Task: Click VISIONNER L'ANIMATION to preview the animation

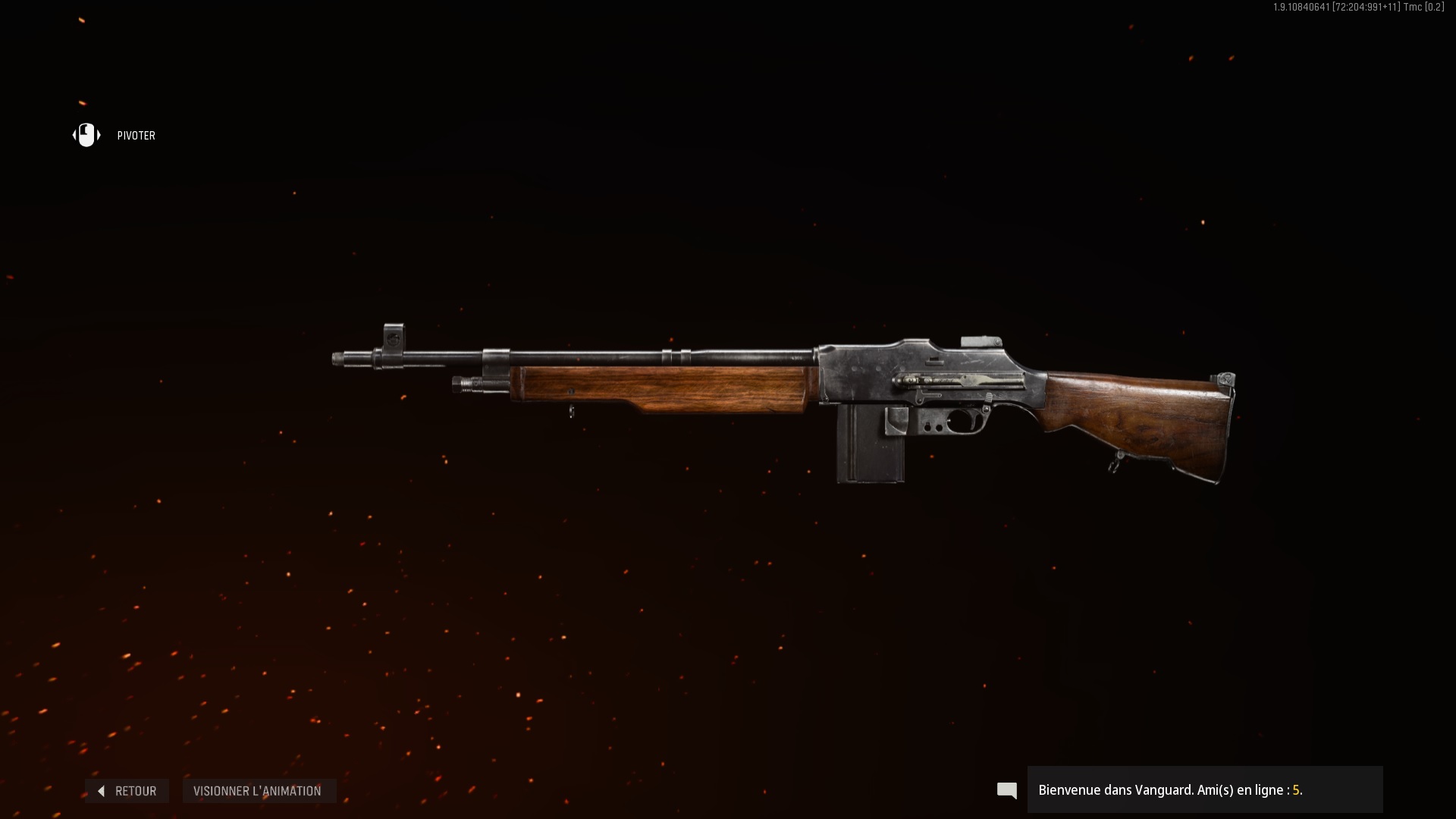Action: pos(259,791)
